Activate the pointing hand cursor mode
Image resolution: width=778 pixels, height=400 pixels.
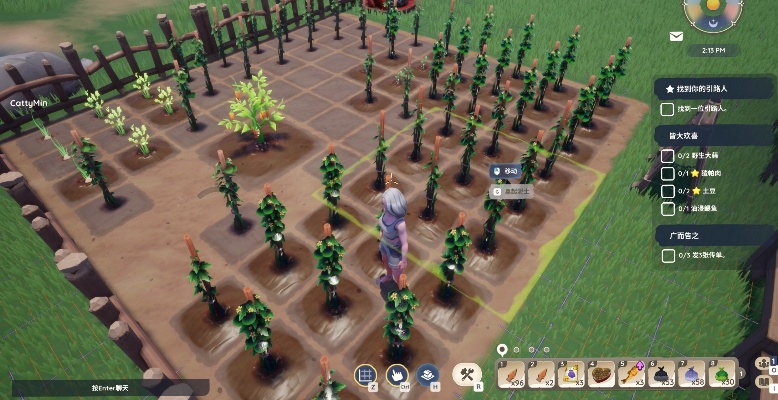397,376
